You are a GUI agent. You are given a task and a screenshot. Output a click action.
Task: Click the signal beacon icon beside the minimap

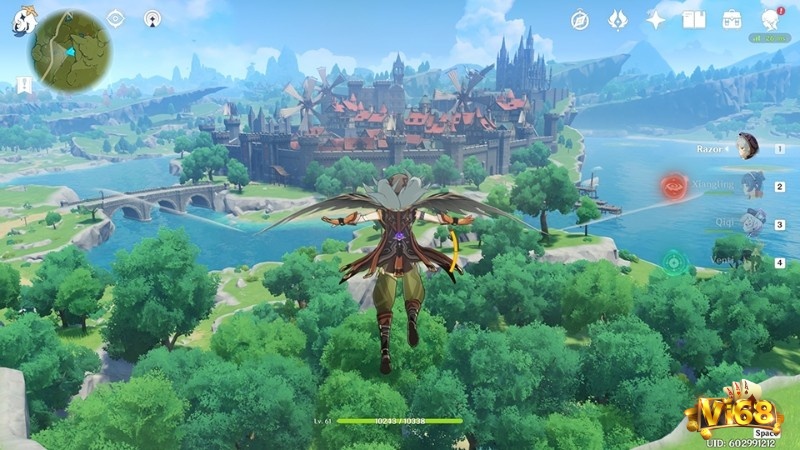[x=152, y=18]
